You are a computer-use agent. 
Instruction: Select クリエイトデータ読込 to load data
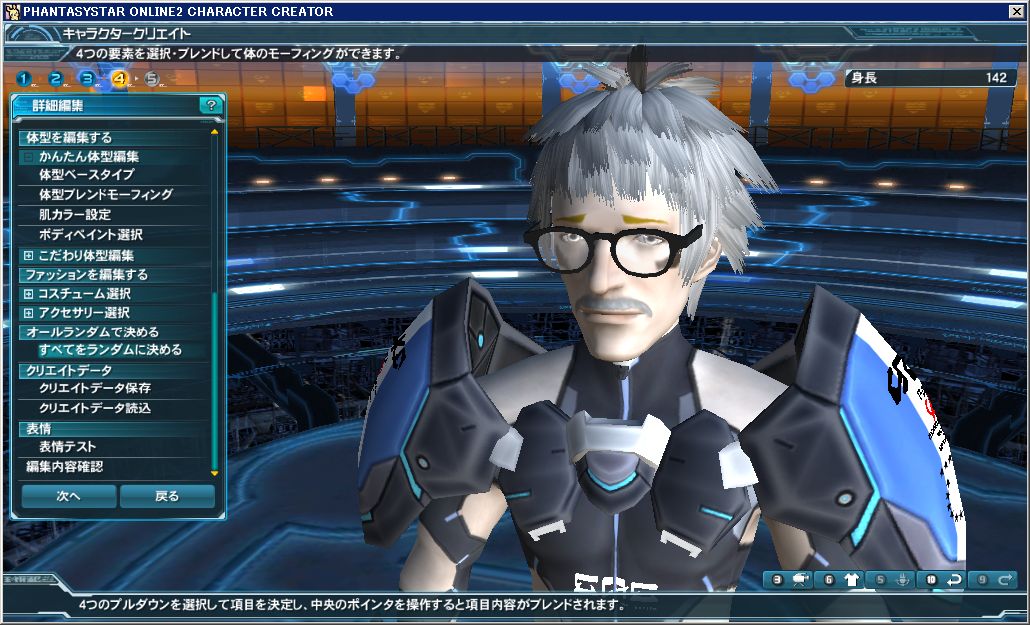point(94,408)
